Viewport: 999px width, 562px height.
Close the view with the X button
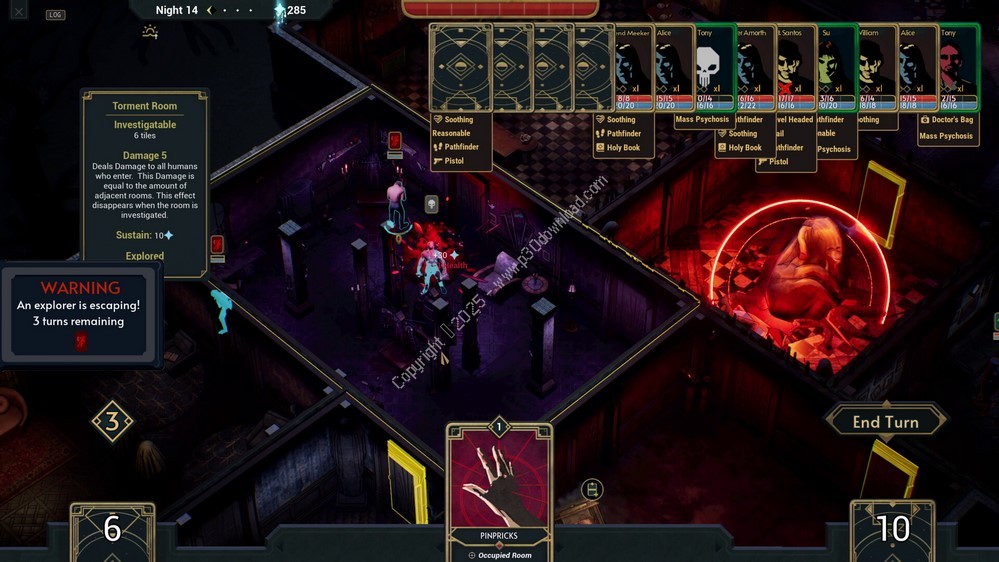(x=21, y=13)
